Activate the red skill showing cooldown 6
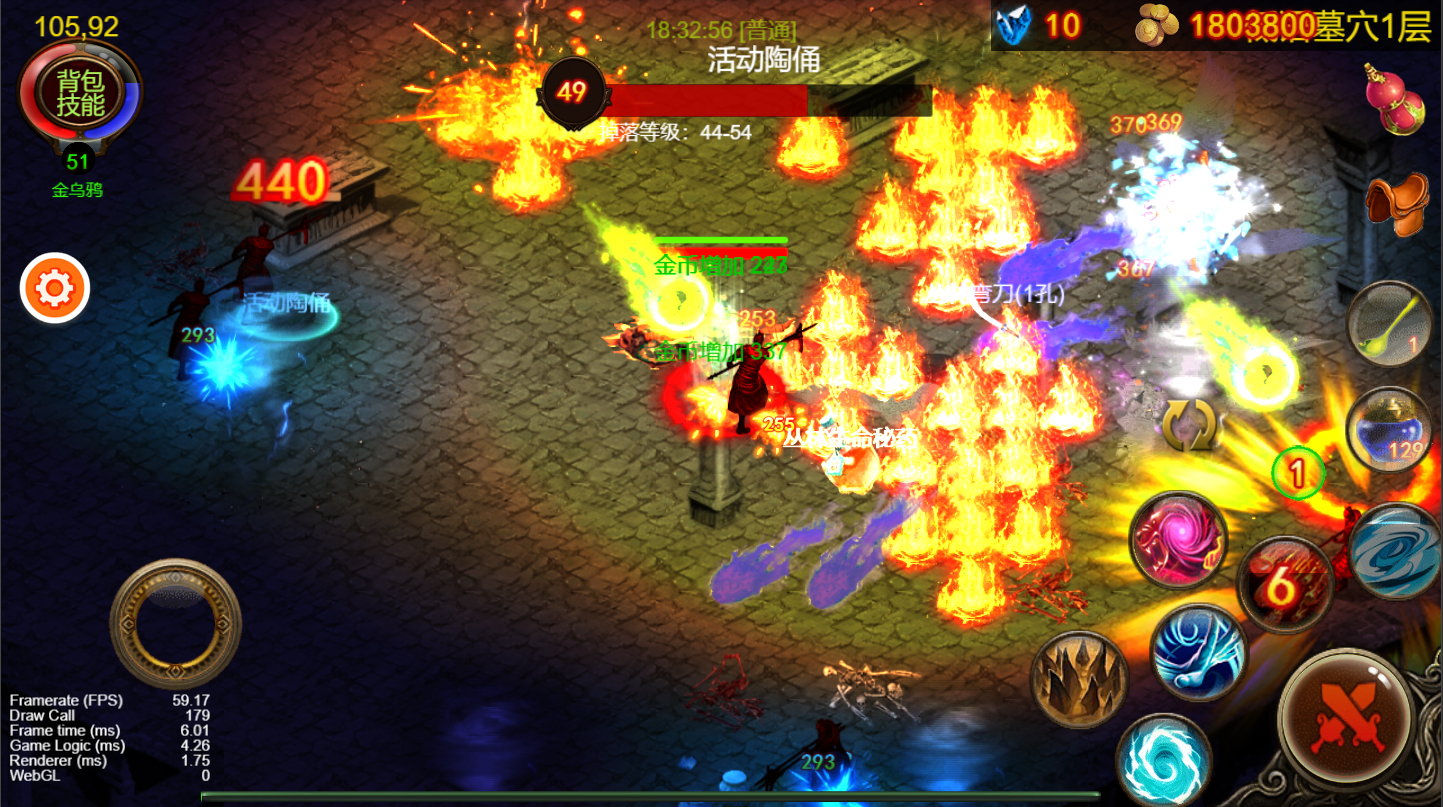 click(1284, 586)
